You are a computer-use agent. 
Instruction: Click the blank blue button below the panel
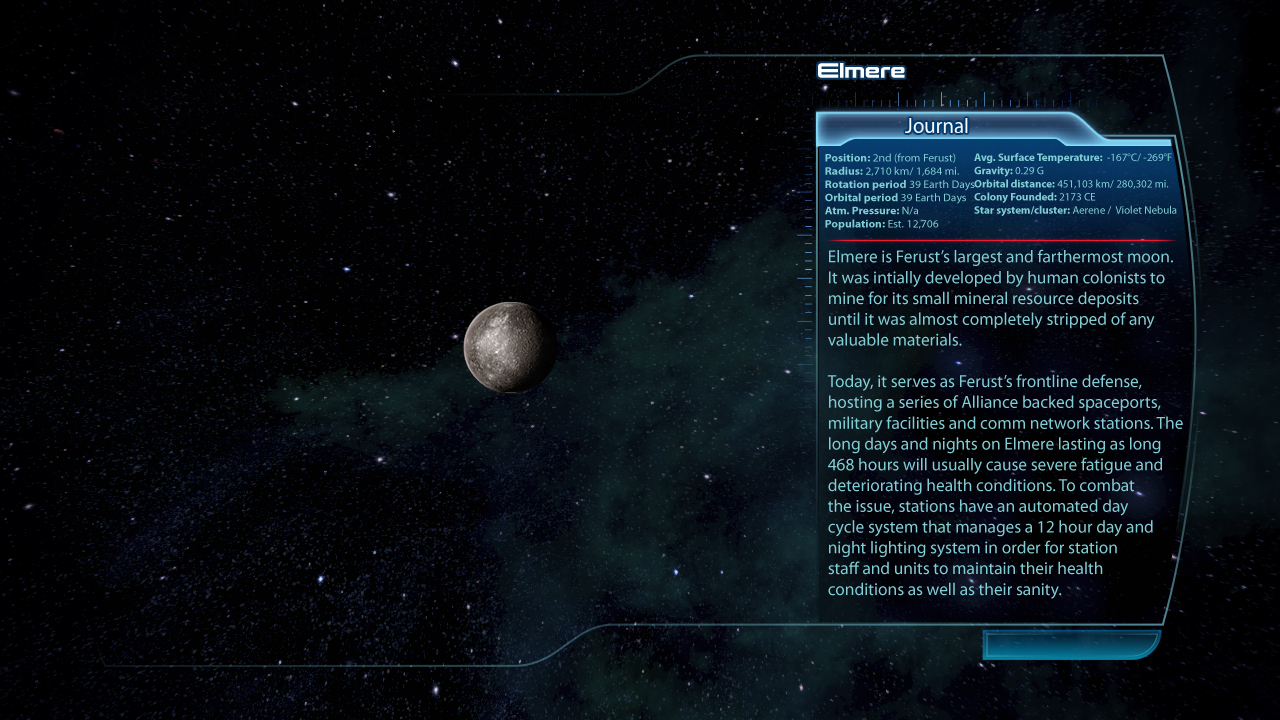(x=1070, y=645)
